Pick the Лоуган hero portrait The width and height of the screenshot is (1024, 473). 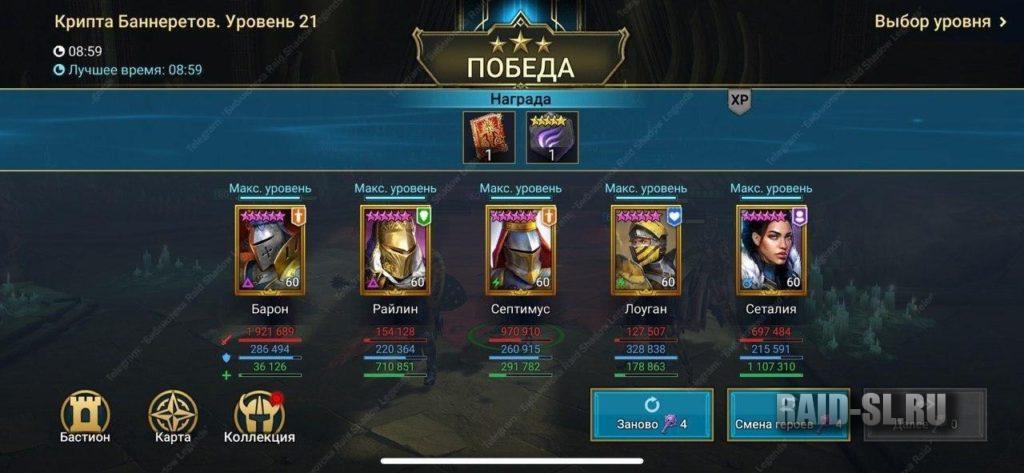pos(645,249)
